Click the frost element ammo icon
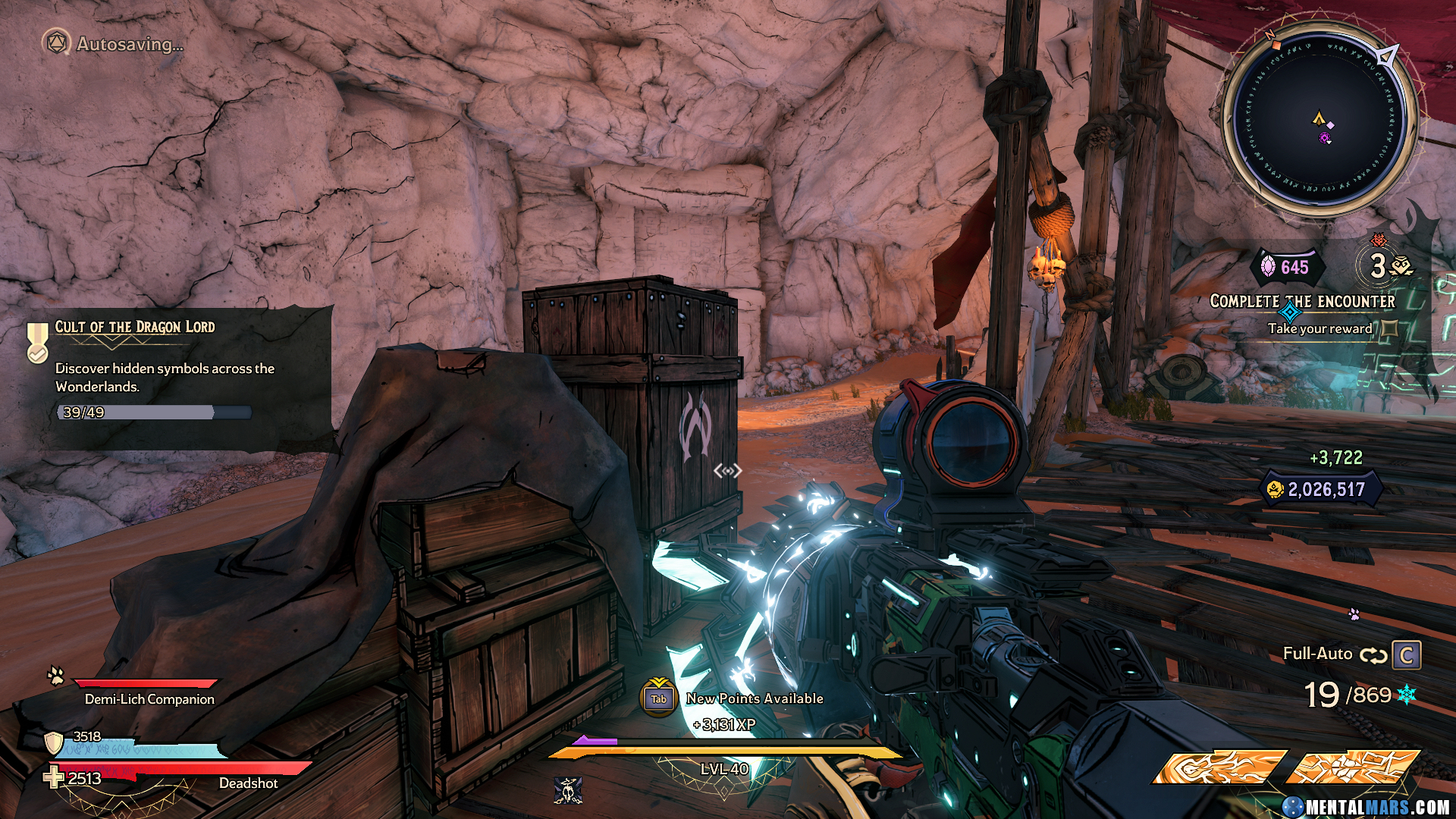Viewport: 1456px width, 819px height. pyautogui.click(x=1407, y=695)
